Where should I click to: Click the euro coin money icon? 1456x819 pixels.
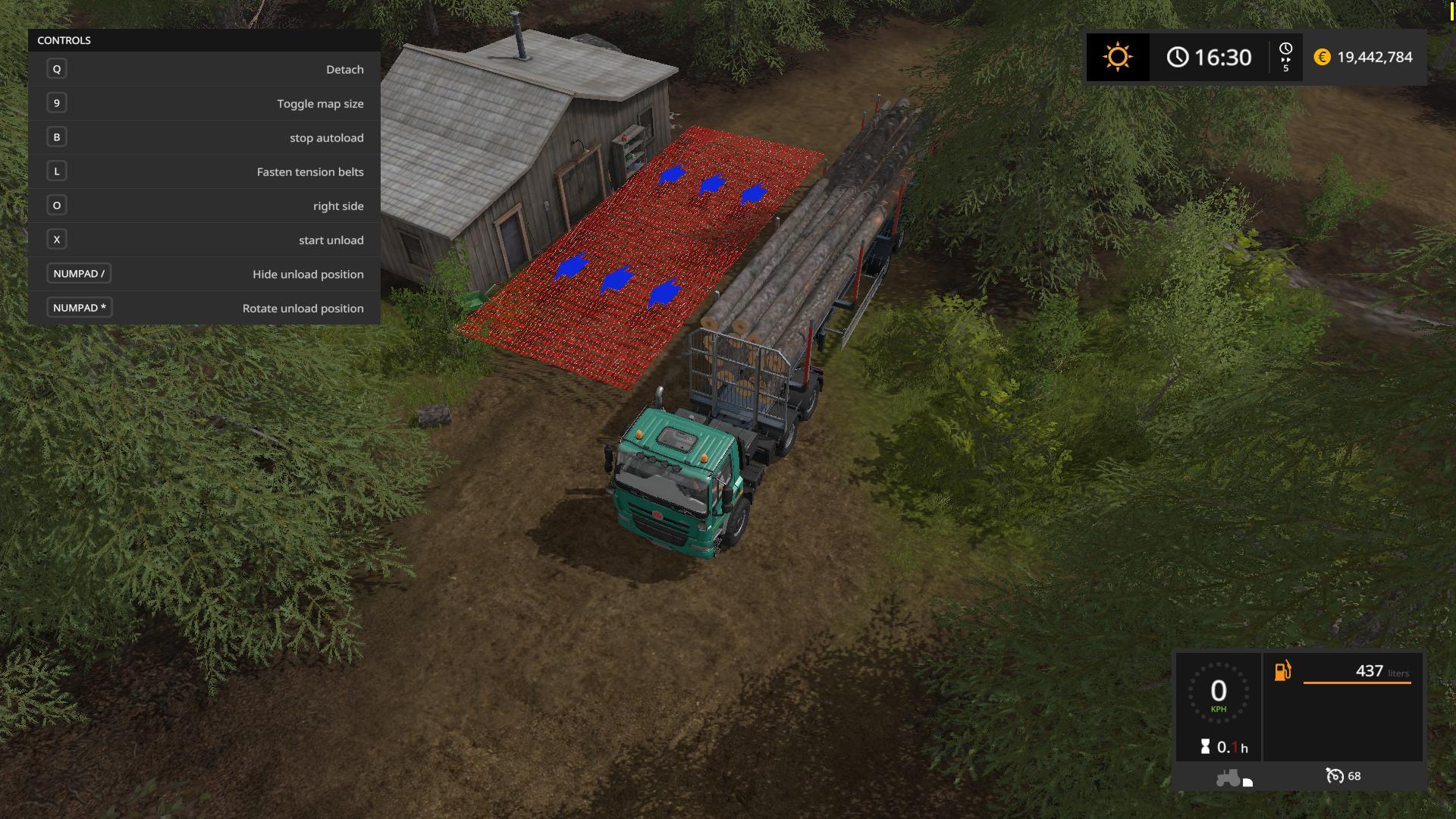1322,58
